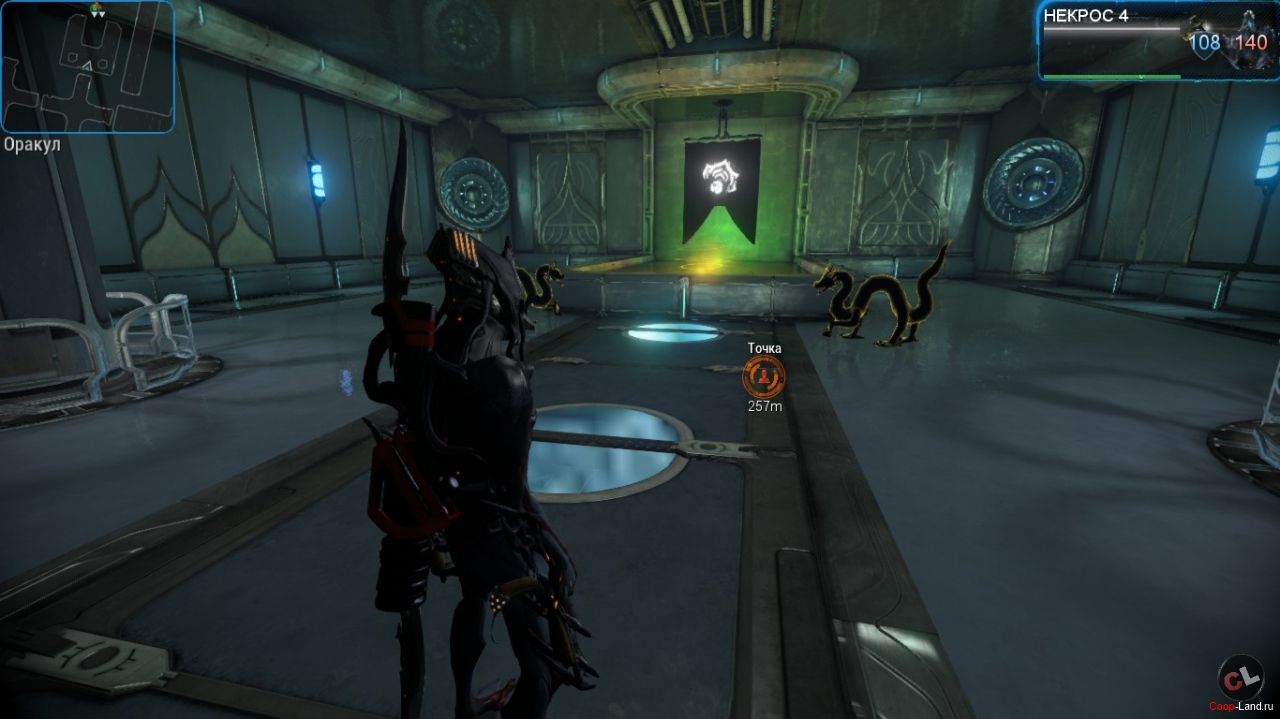This screenshot has width=1280, height=719.
Task: Open the Coop-Land.ru watermark logo
Action: point(1241,680)
